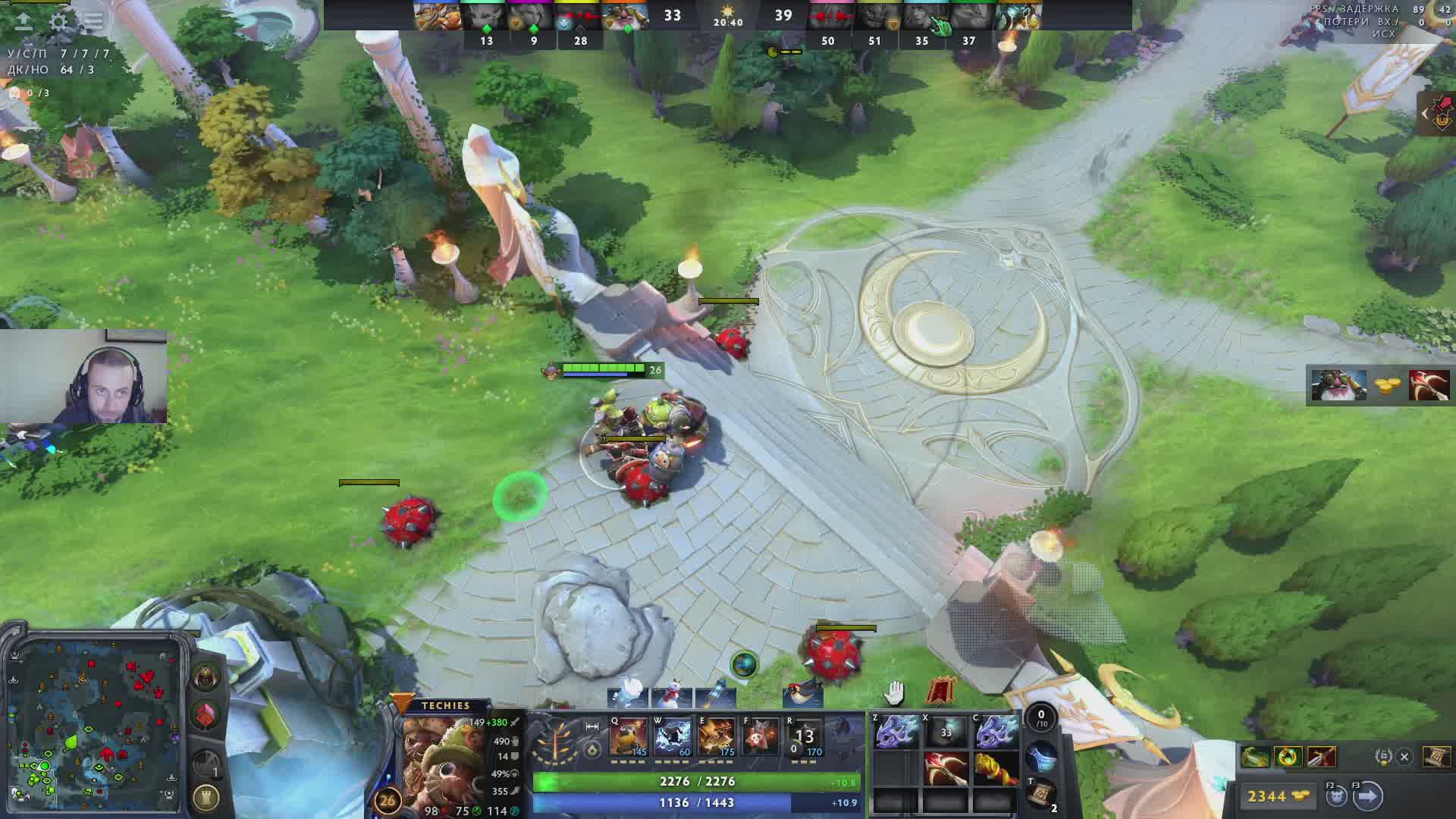Select the golden-red staff item
Image resolution: width=1456 pixels, height=819 pixels.
tap(995, 769)
